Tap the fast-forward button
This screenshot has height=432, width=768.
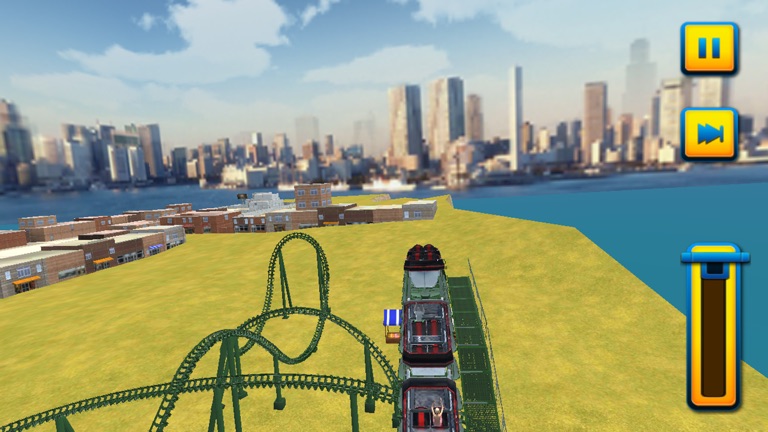click(x=709, y=134)
